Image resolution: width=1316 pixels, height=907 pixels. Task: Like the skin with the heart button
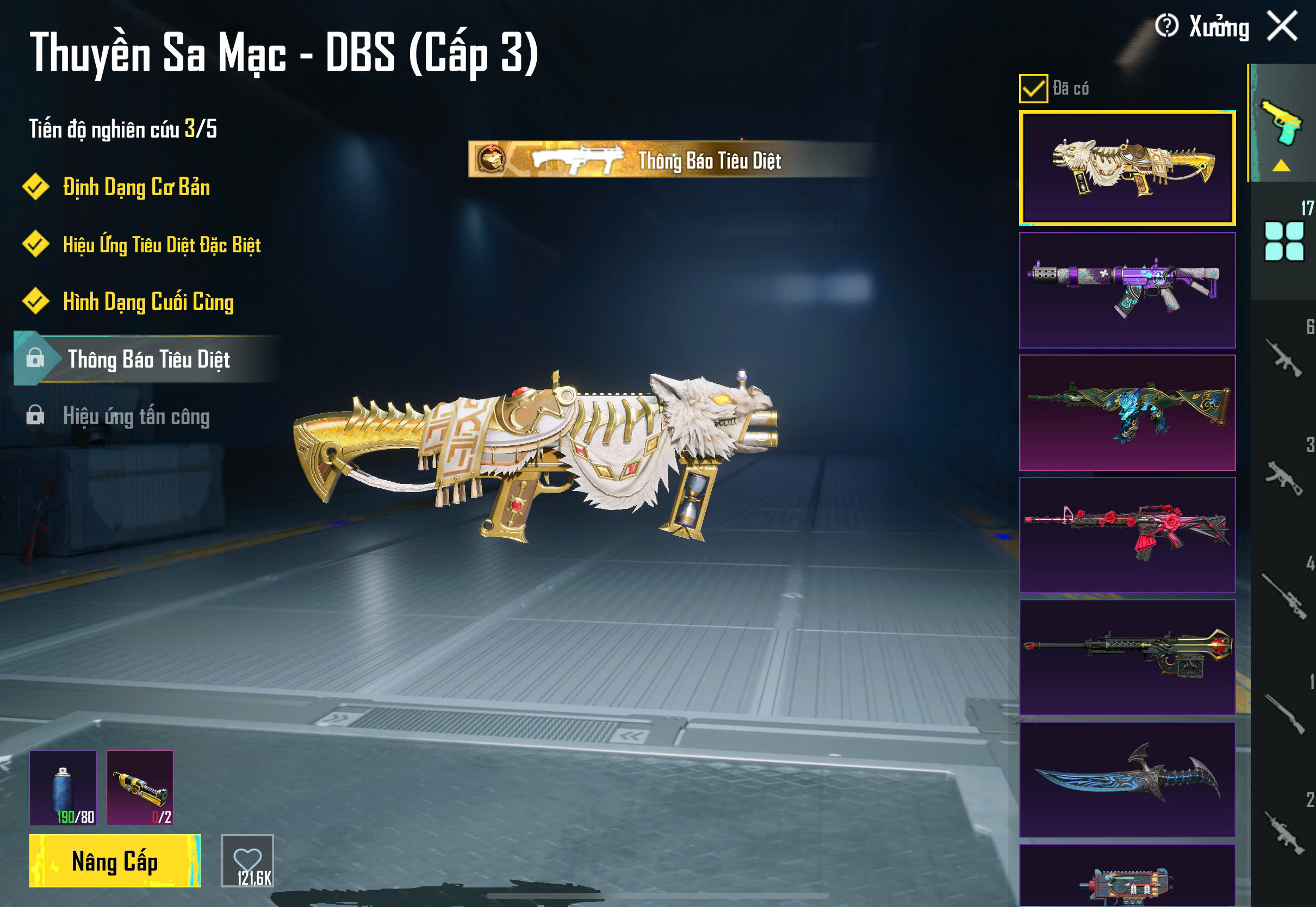[247, 860]
